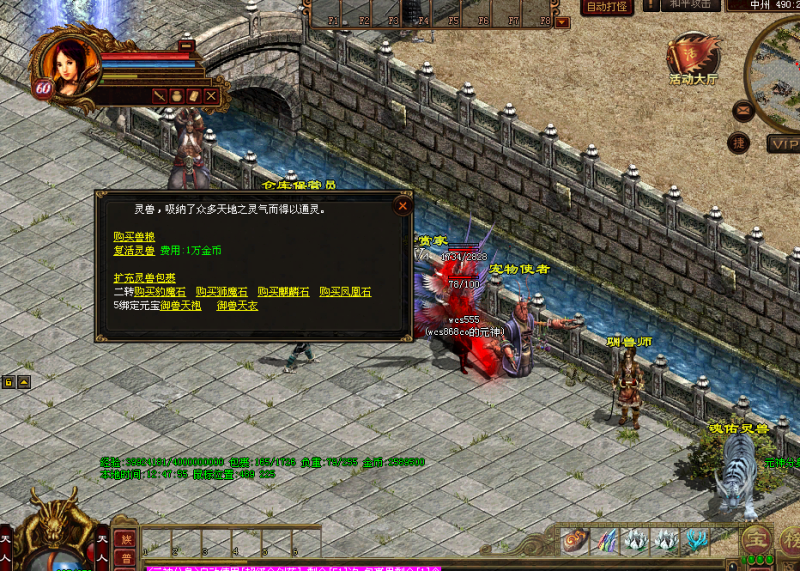Switch the 和平攻击 attack mode
This screenshot has height=571, width=800.
click(691, 6)
